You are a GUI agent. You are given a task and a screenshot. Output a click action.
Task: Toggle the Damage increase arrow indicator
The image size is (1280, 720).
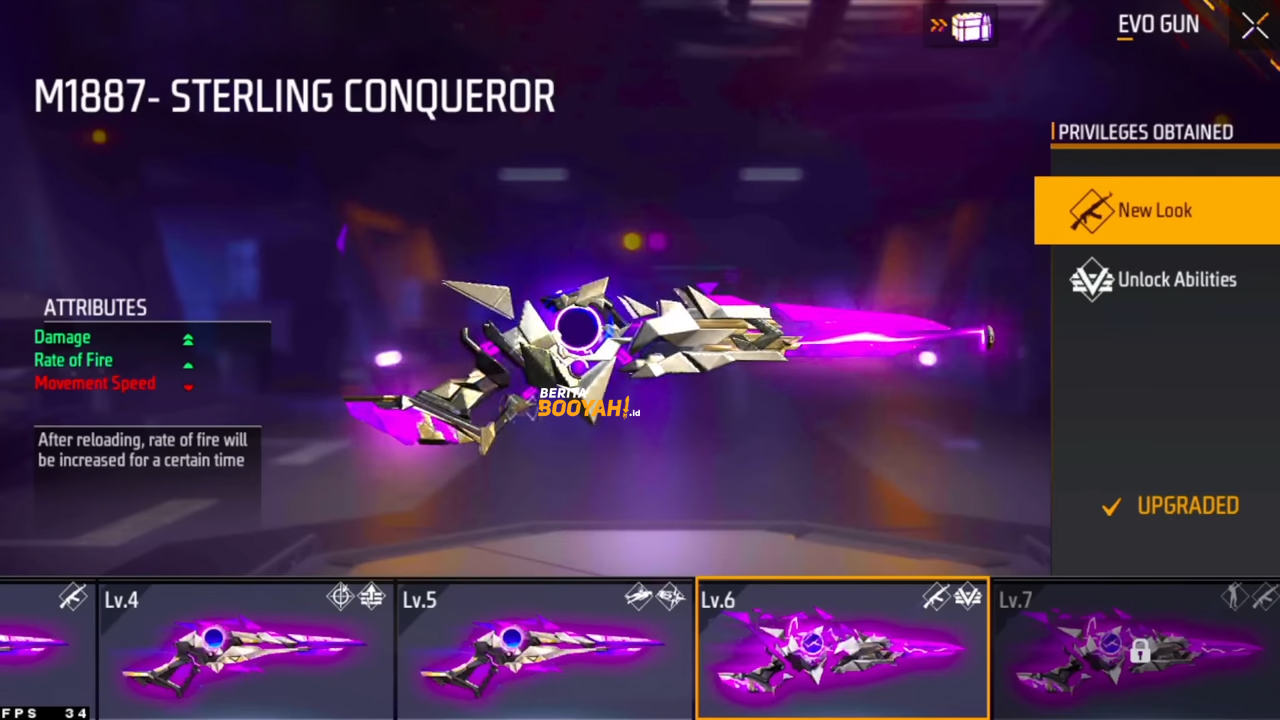188,340
